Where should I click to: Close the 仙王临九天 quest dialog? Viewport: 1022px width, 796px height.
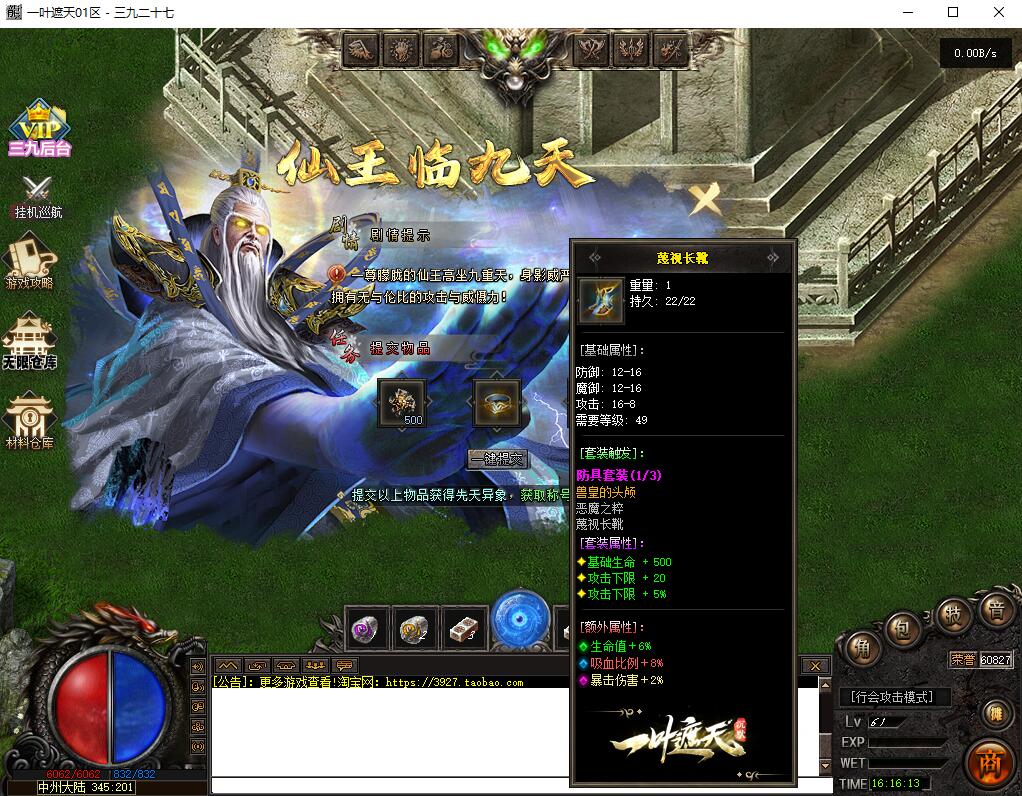click(x=706, y=200)
